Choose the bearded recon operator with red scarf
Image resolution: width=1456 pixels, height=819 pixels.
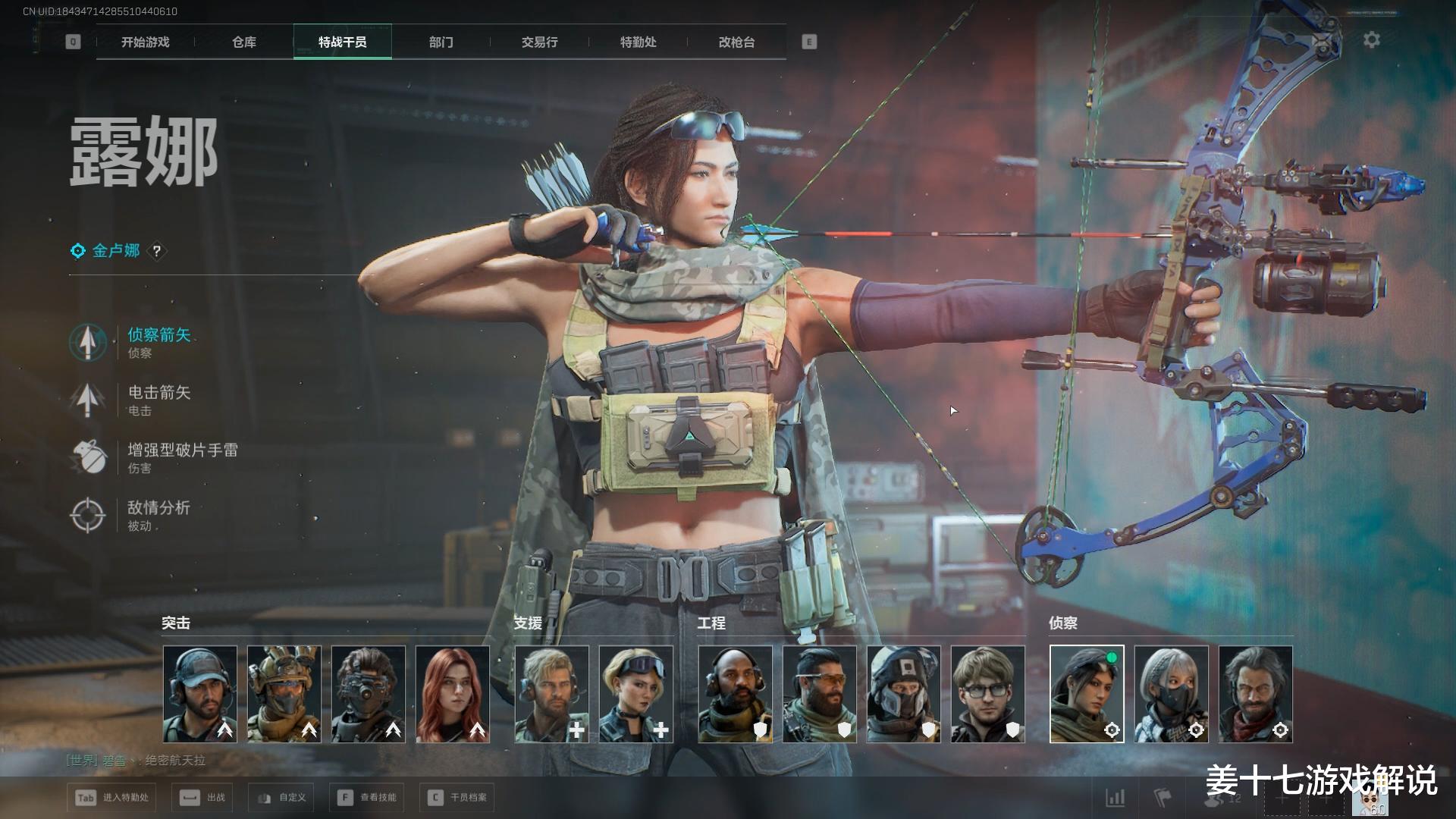click(x=1256, y=694)
